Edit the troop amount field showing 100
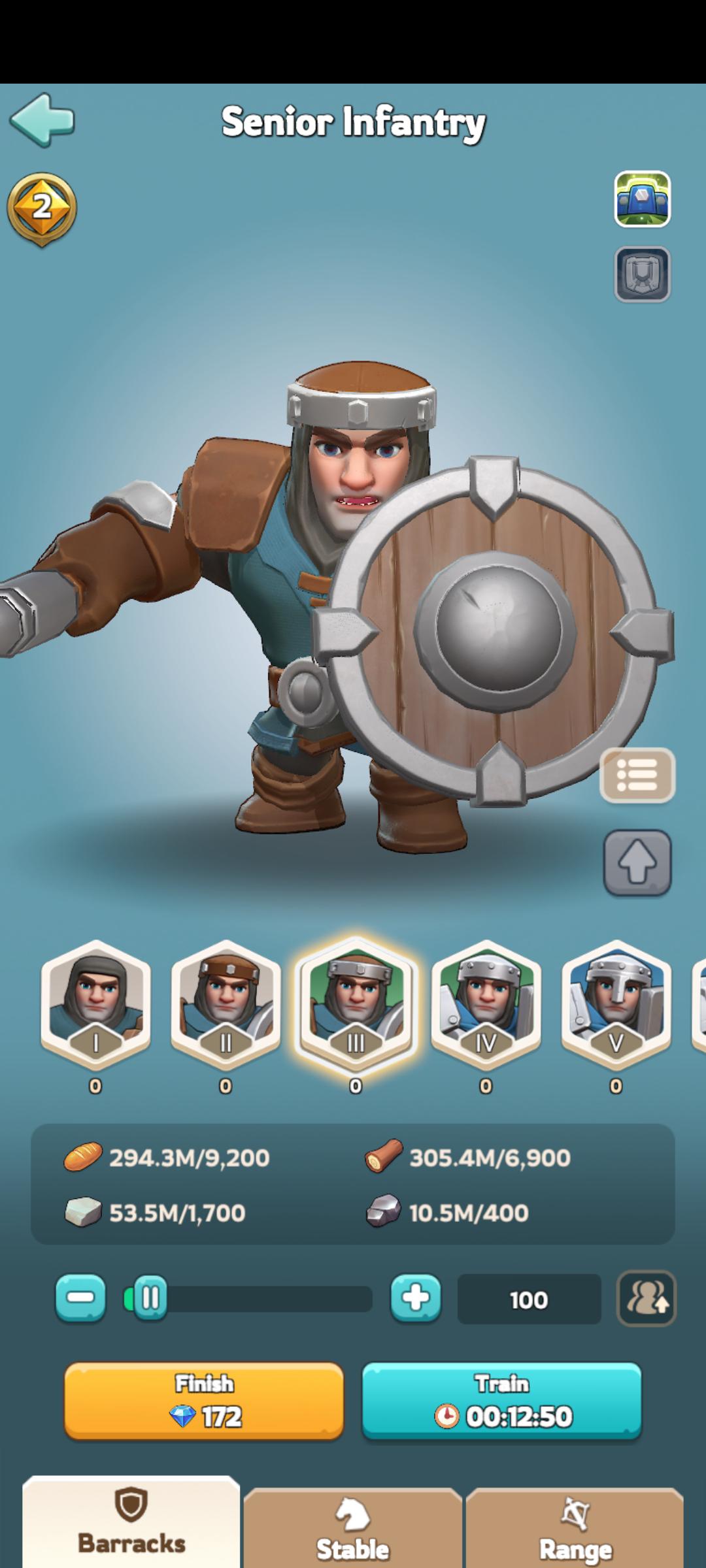Image resolution: width=706 pixels, height=1568 pixels. point(529,1299)
